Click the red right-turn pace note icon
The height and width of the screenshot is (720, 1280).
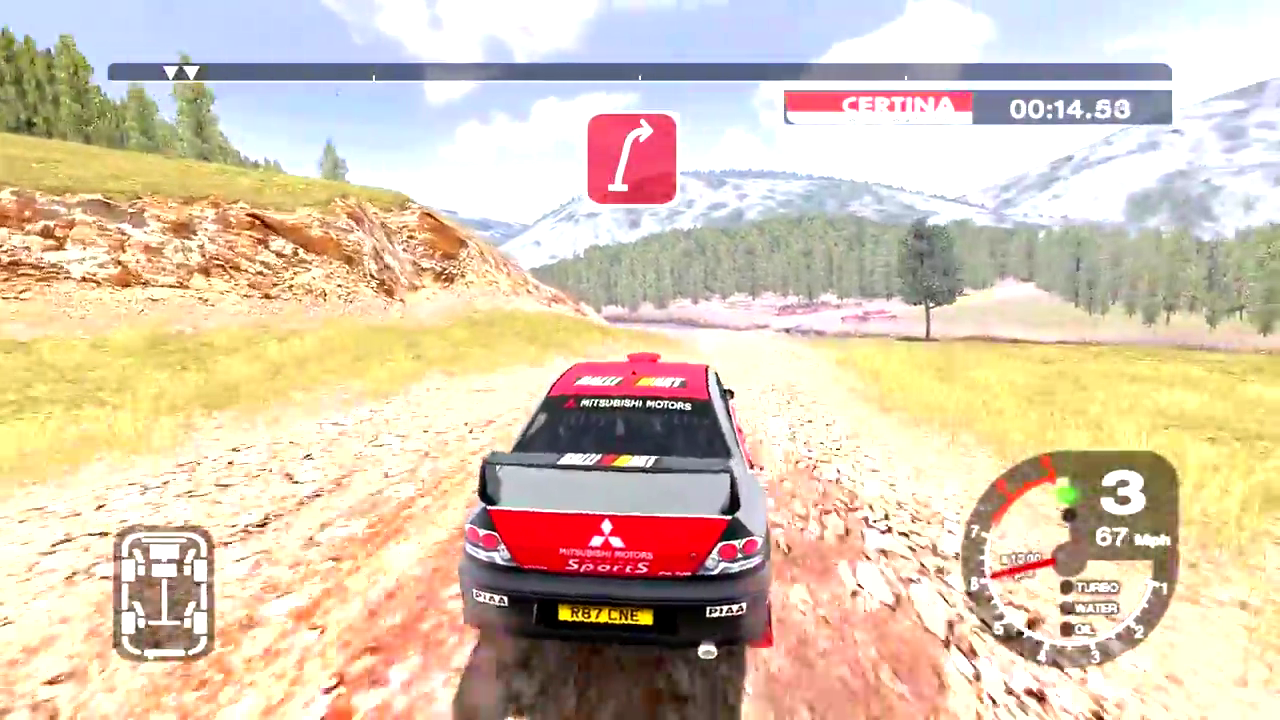pos(632,159)
